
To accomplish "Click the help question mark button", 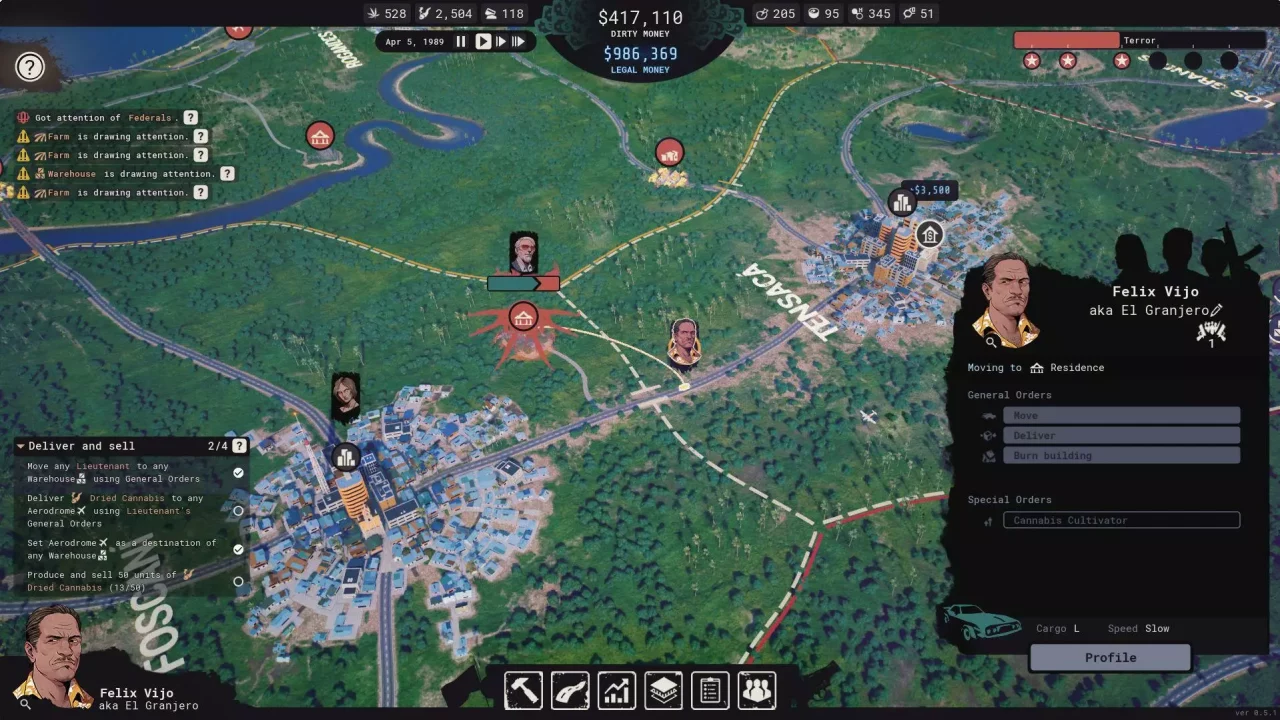I will click(30, 66).
